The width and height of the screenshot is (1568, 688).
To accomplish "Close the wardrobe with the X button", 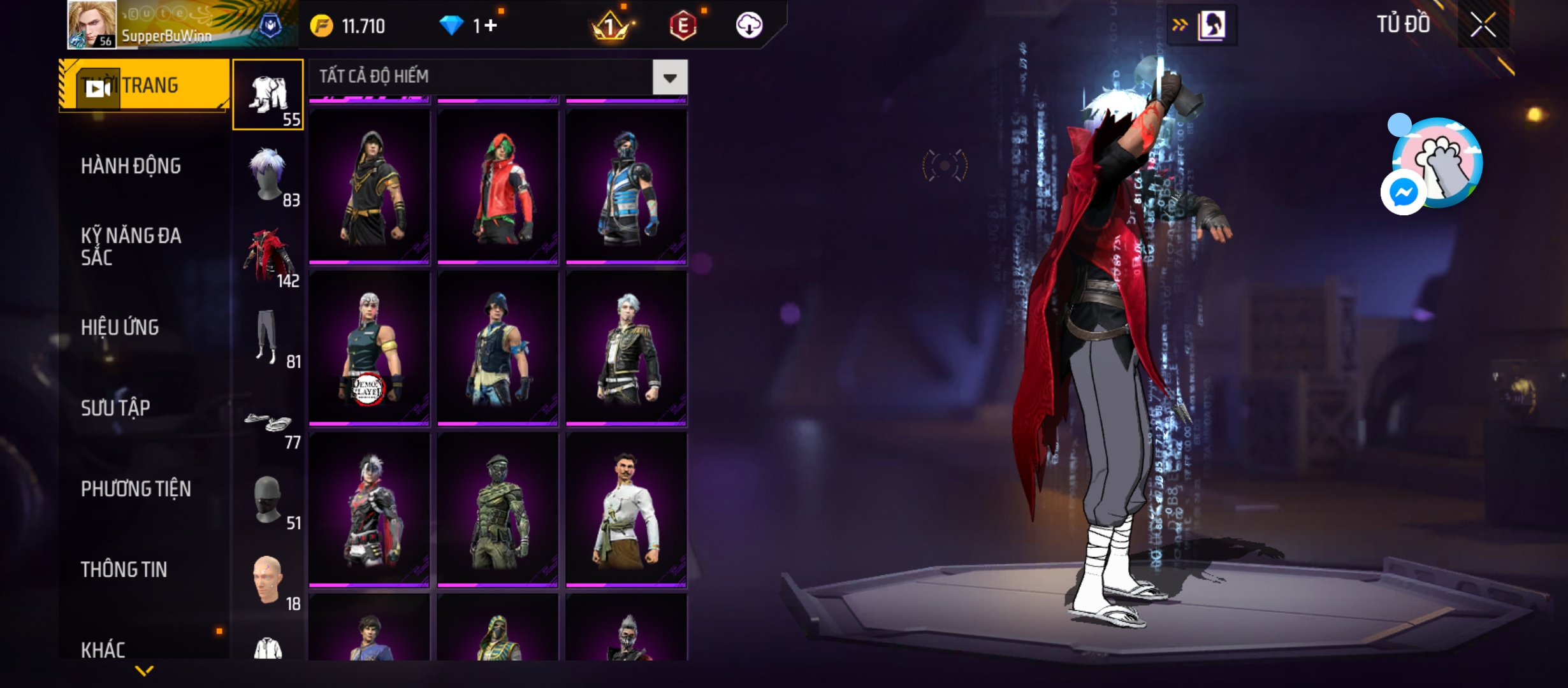I will 1483,26.
